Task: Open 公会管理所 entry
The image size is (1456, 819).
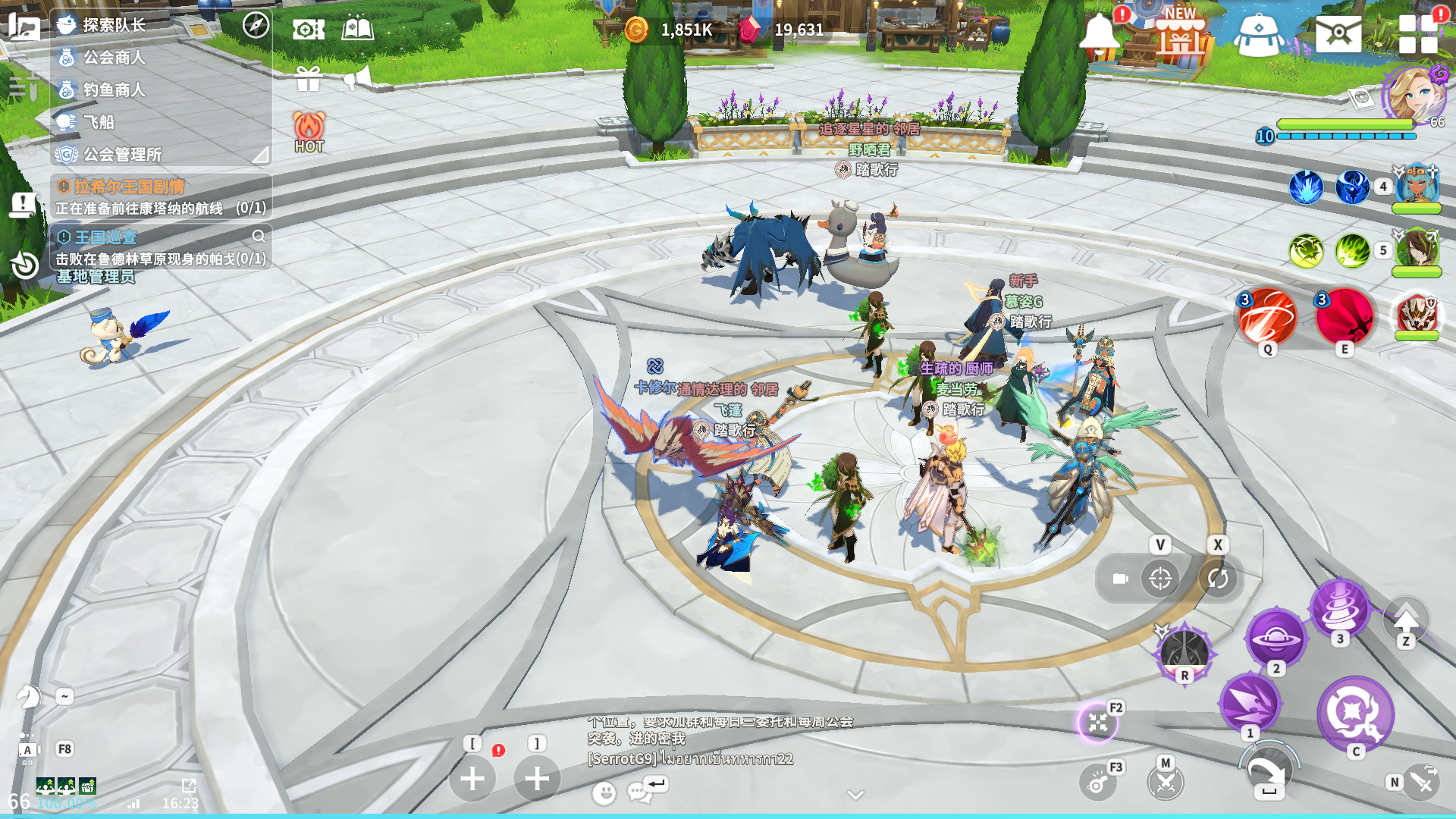Action: 121,155
